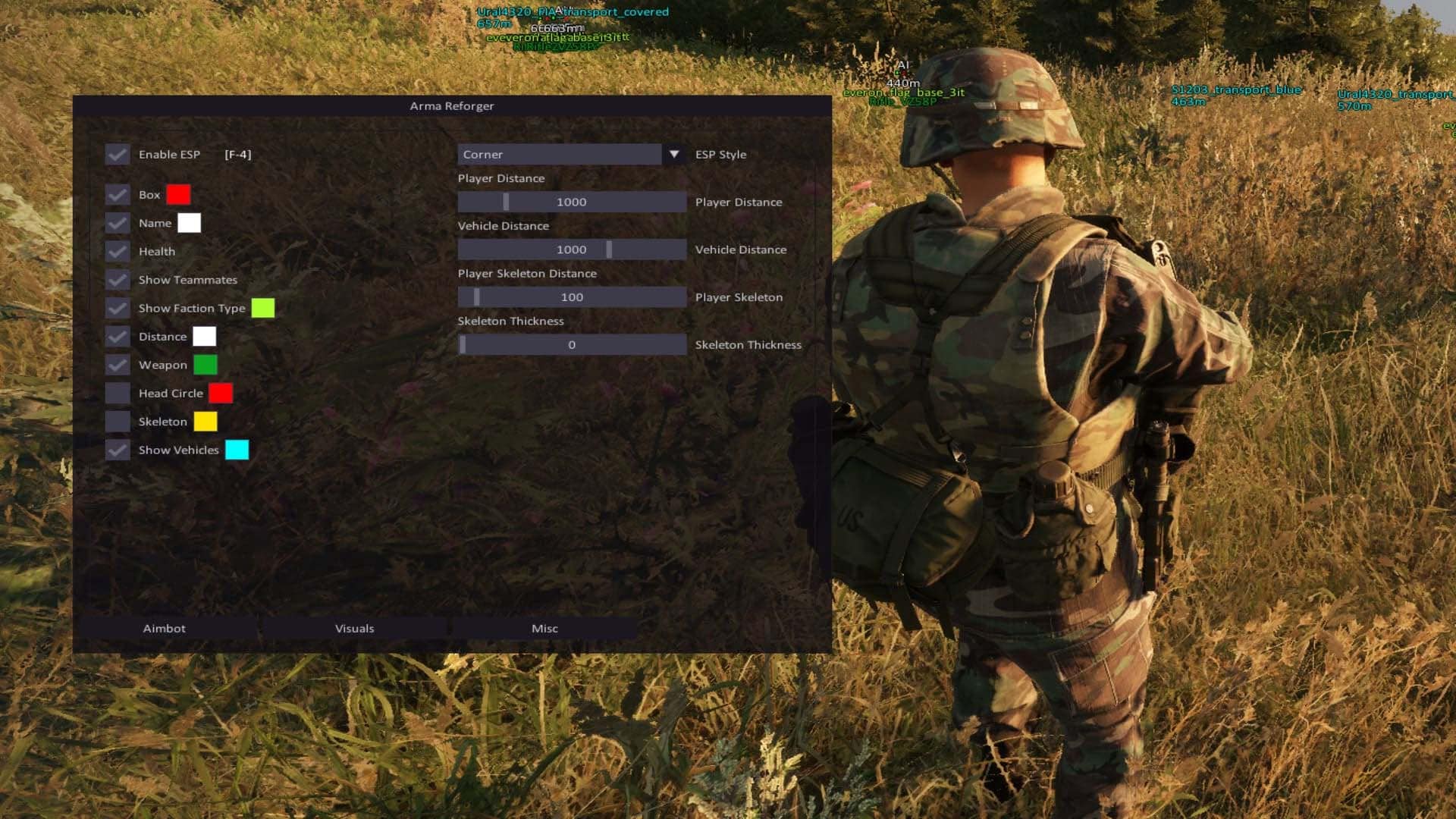1456x819 pixels.
Task: Change the red Box color swatch
Action: click(x=179, y=195)
